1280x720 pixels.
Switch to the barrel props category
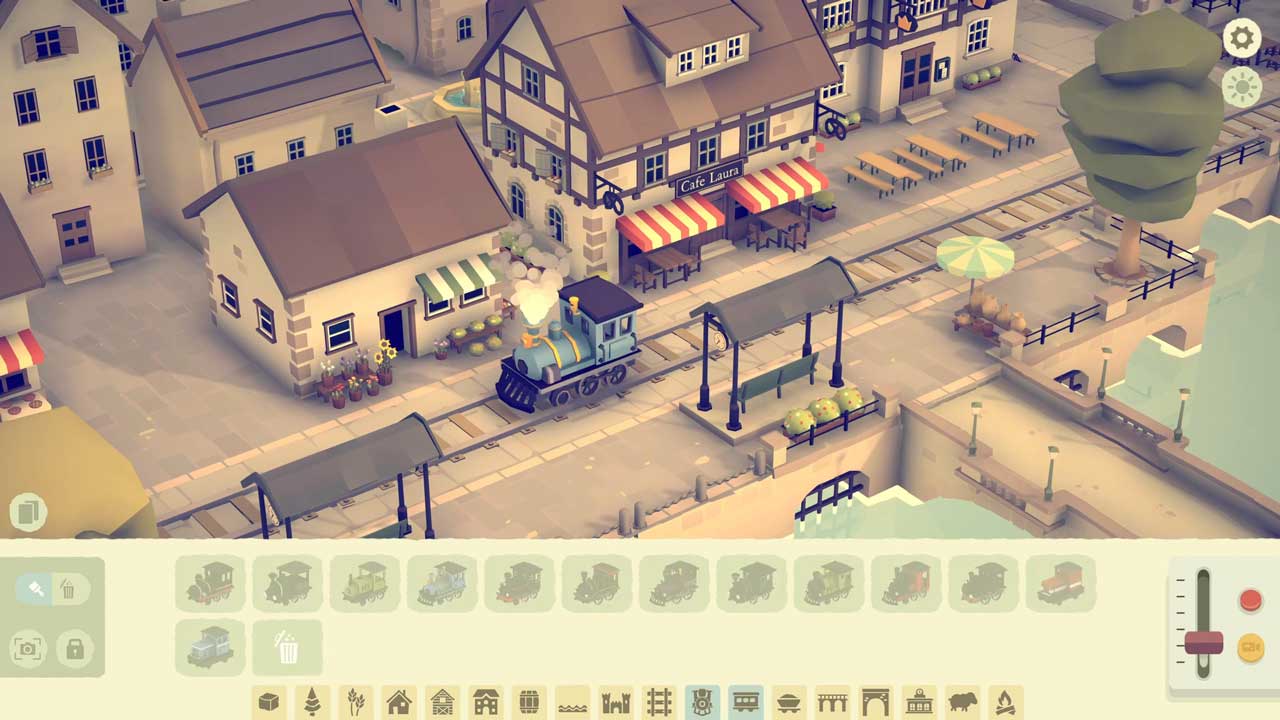(x=529, y=702)
